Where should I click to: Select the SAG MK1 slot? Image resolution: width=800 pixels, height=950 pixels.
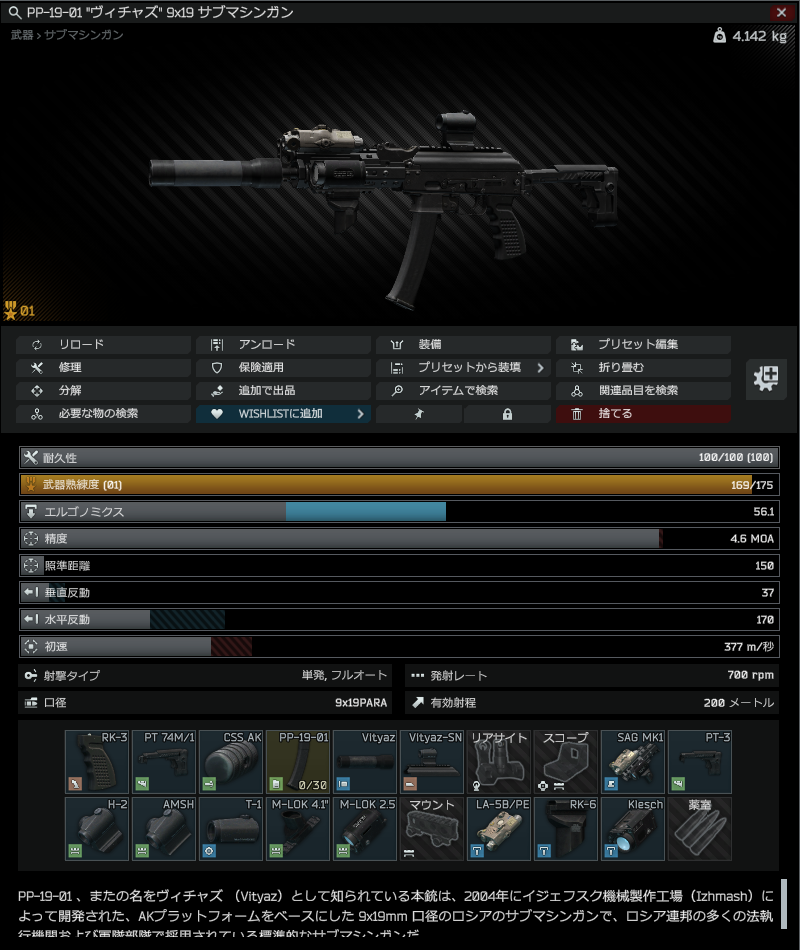(633, 762)
